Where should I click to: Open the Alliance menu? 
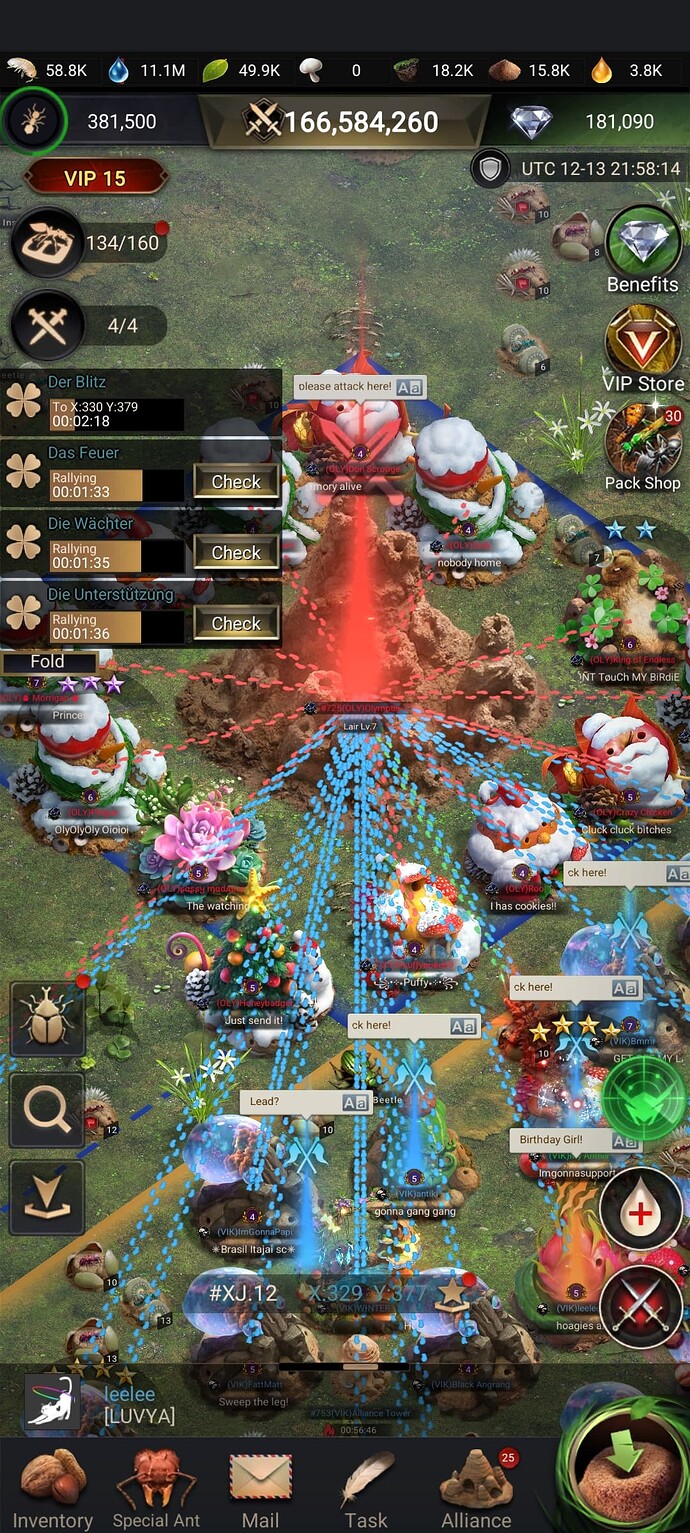[x=477, y=1488]
